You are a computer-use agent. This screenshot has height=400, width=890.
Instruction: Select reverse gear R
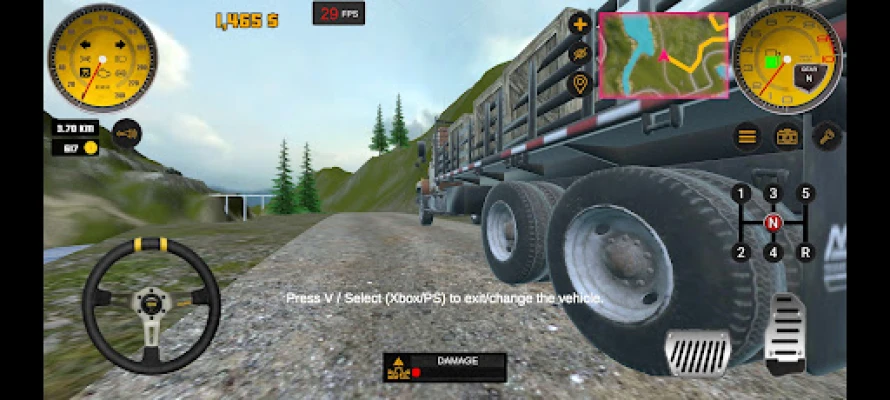pos(805,252)
